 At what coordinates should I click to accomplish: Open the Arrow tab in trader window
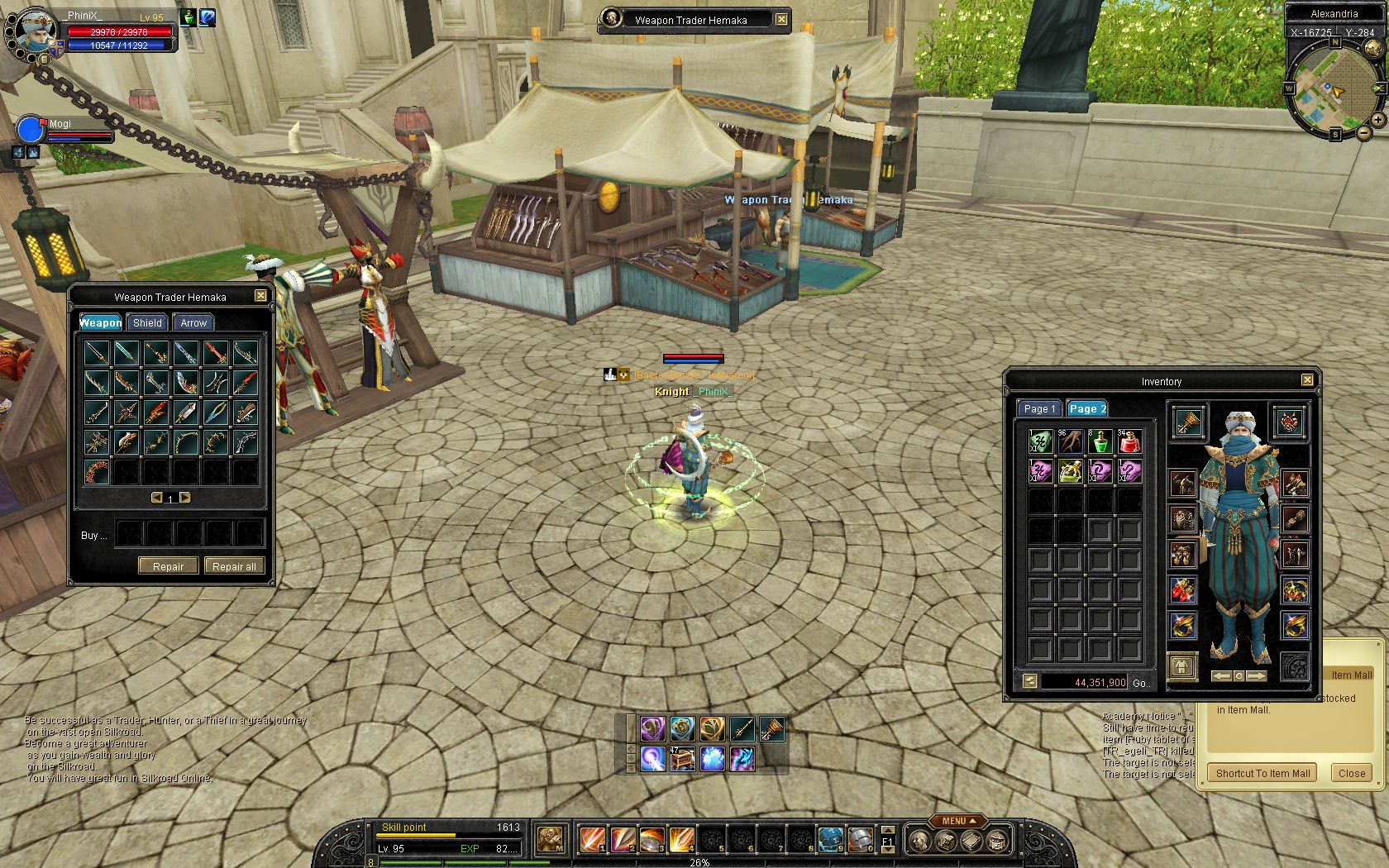pyautogui.click(x=193, y=323)
